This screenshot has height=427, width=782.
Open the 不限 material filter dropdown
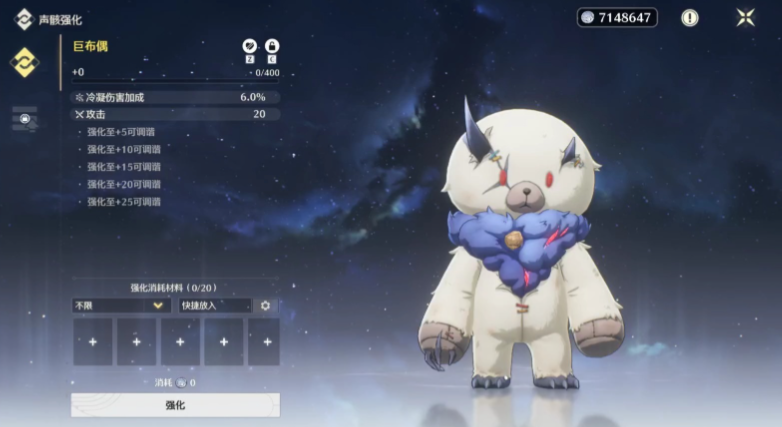pyautogui.click(x=120, y=305)
